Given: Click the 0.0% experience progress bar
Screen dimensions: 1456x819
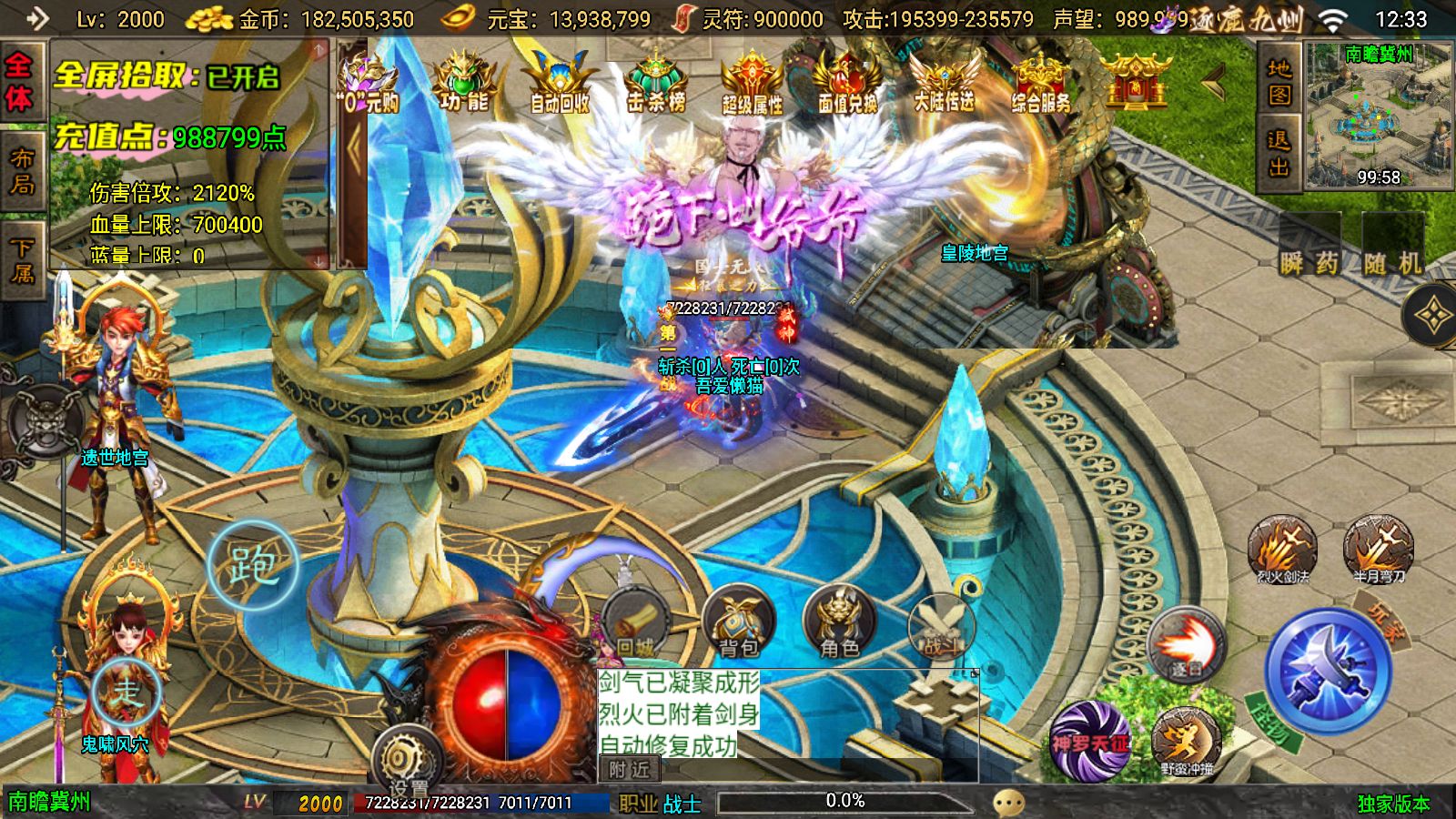Looking at the screenshot, I should click(844, 801).
